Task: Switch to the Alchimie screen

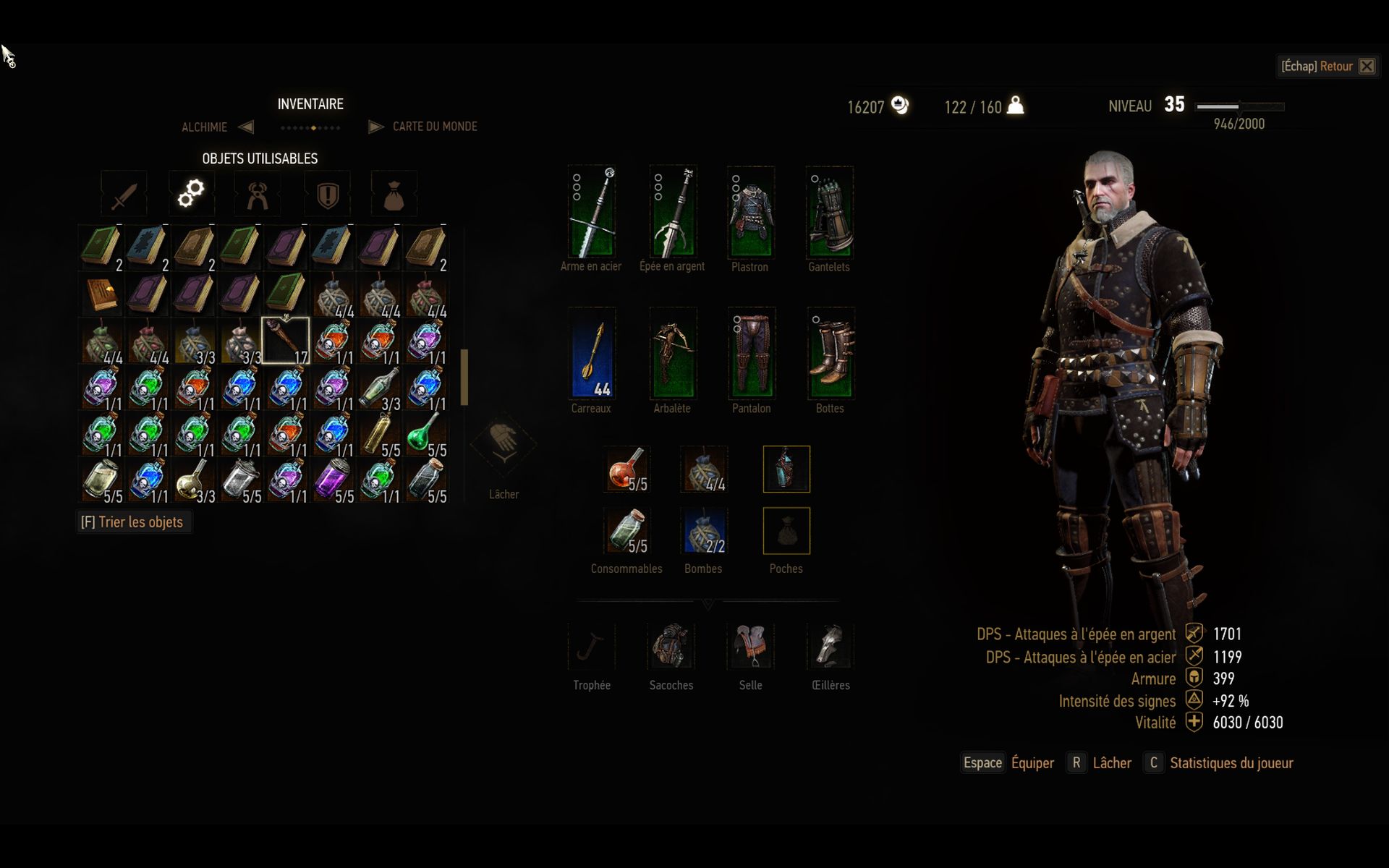Action: (204, 127)
